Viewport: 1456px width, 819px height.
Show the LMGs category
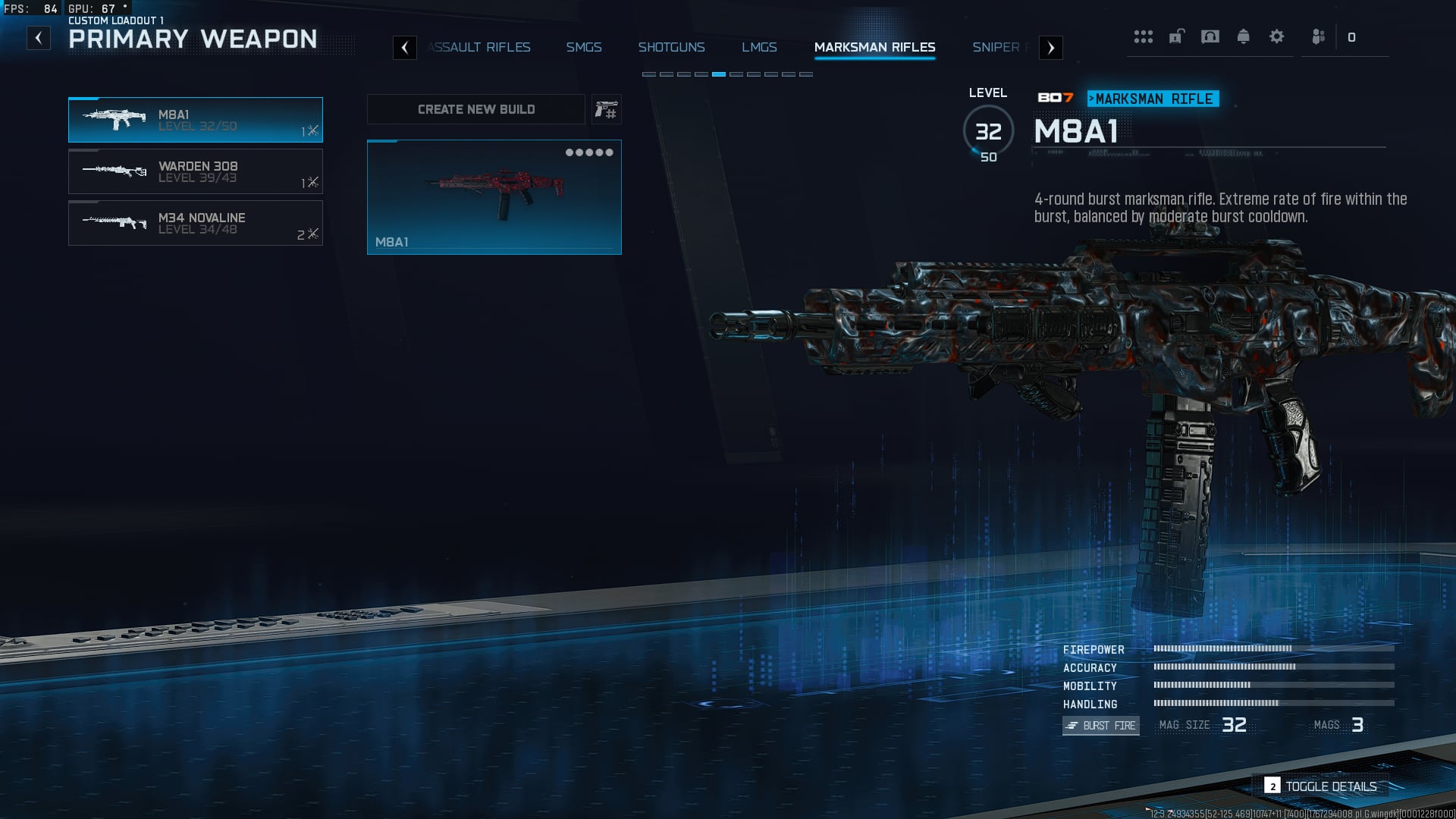coord(759,47)
